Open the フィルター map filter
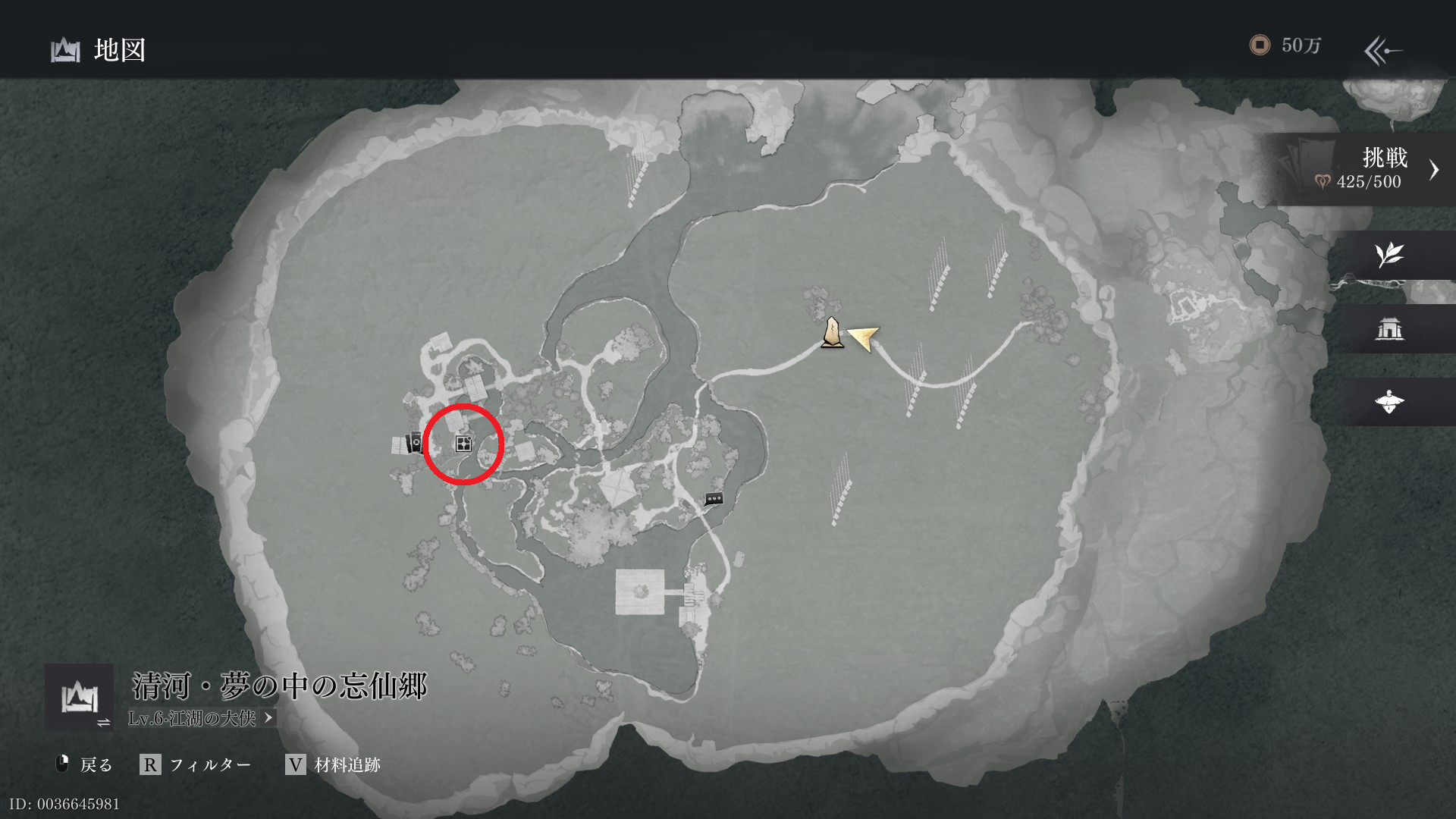Screen dimensions: 1456x819 tap(196, 764)
